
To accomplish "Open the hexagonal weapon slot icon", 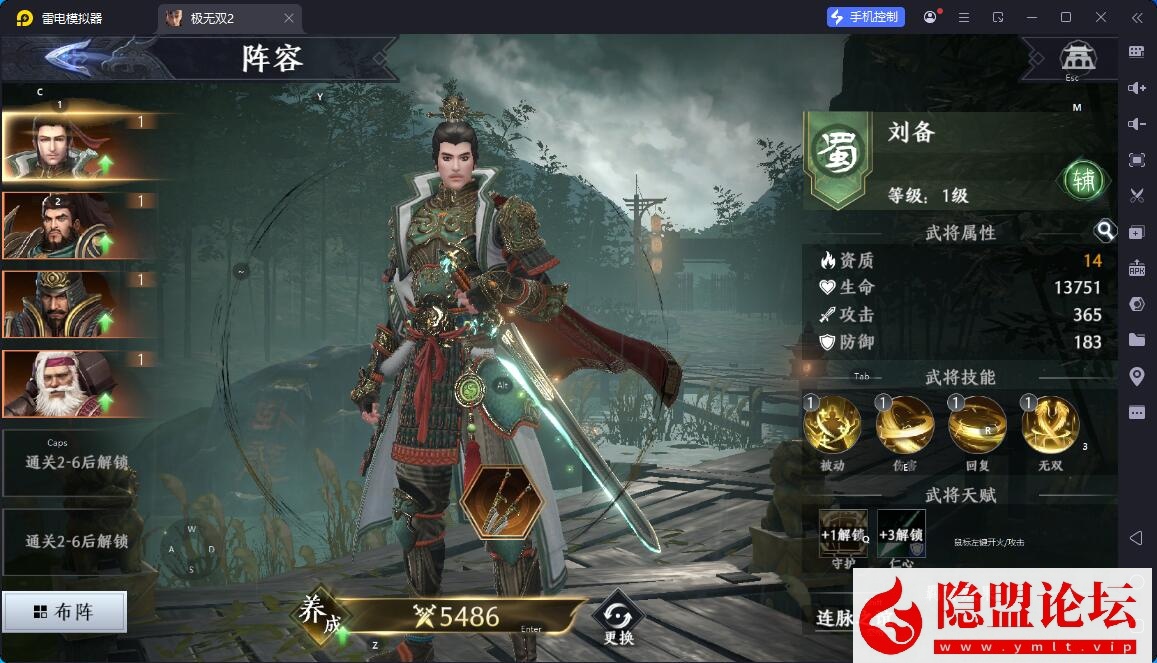I will (502, 503).
